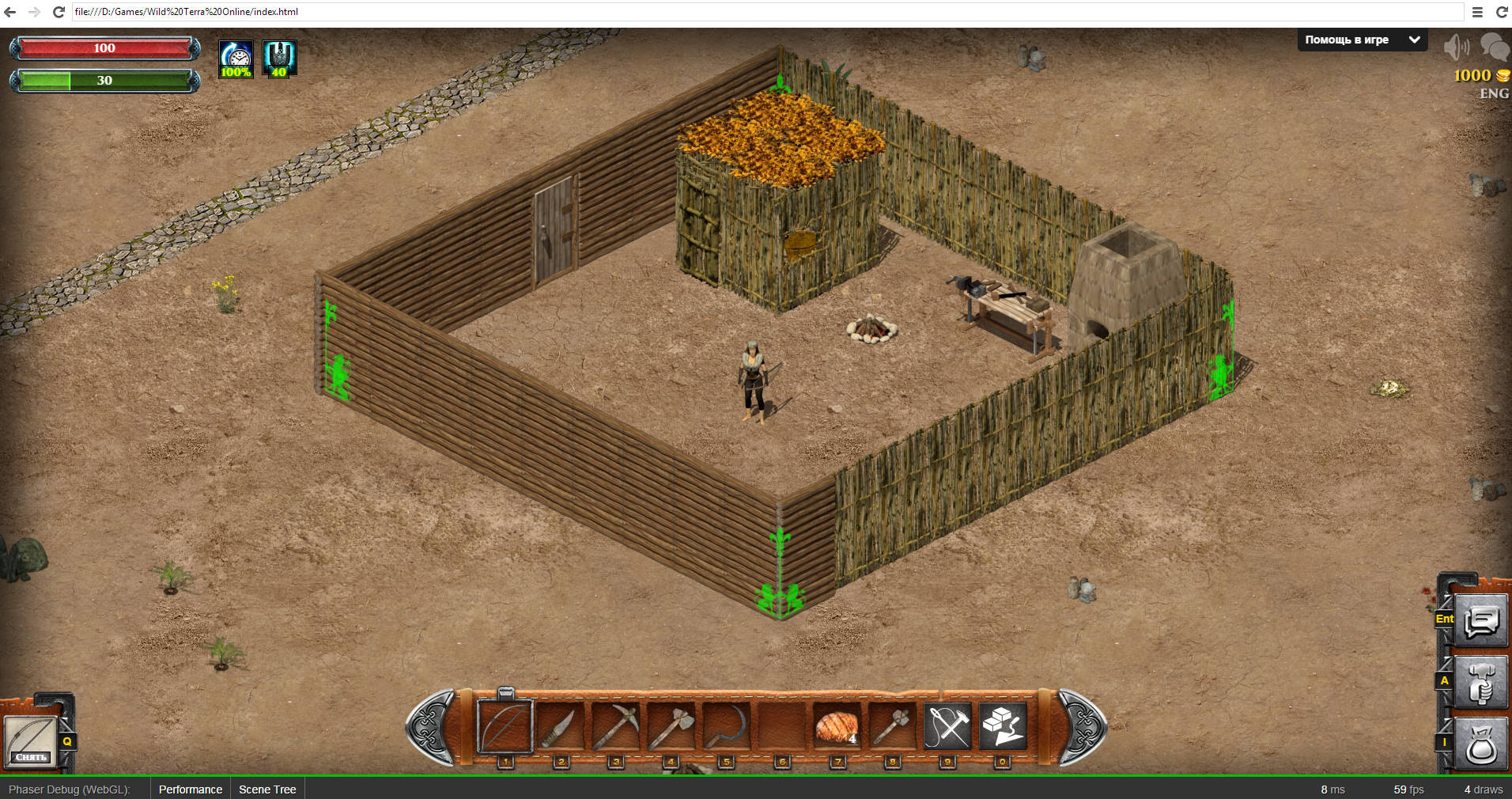Screen dimensions: 1512x799
Task: Open the bricks and trowel building menu
Action: (x=1003, y=726)
